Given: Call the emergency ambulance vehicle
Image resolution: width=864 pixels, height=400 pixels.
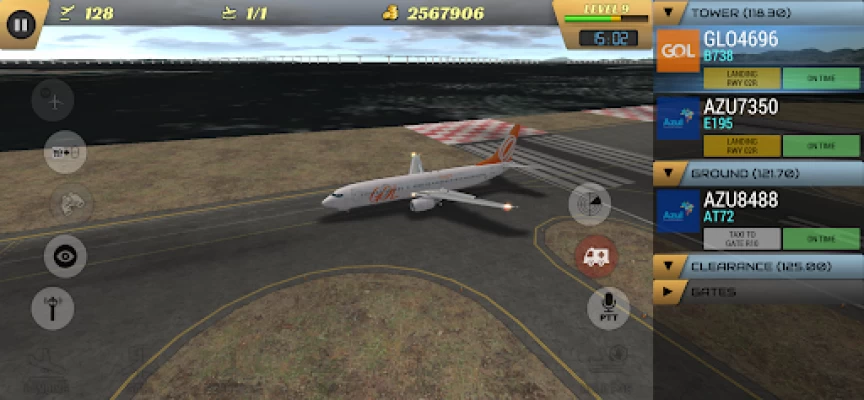Looking at the screenshot, I should pos(596,257).
